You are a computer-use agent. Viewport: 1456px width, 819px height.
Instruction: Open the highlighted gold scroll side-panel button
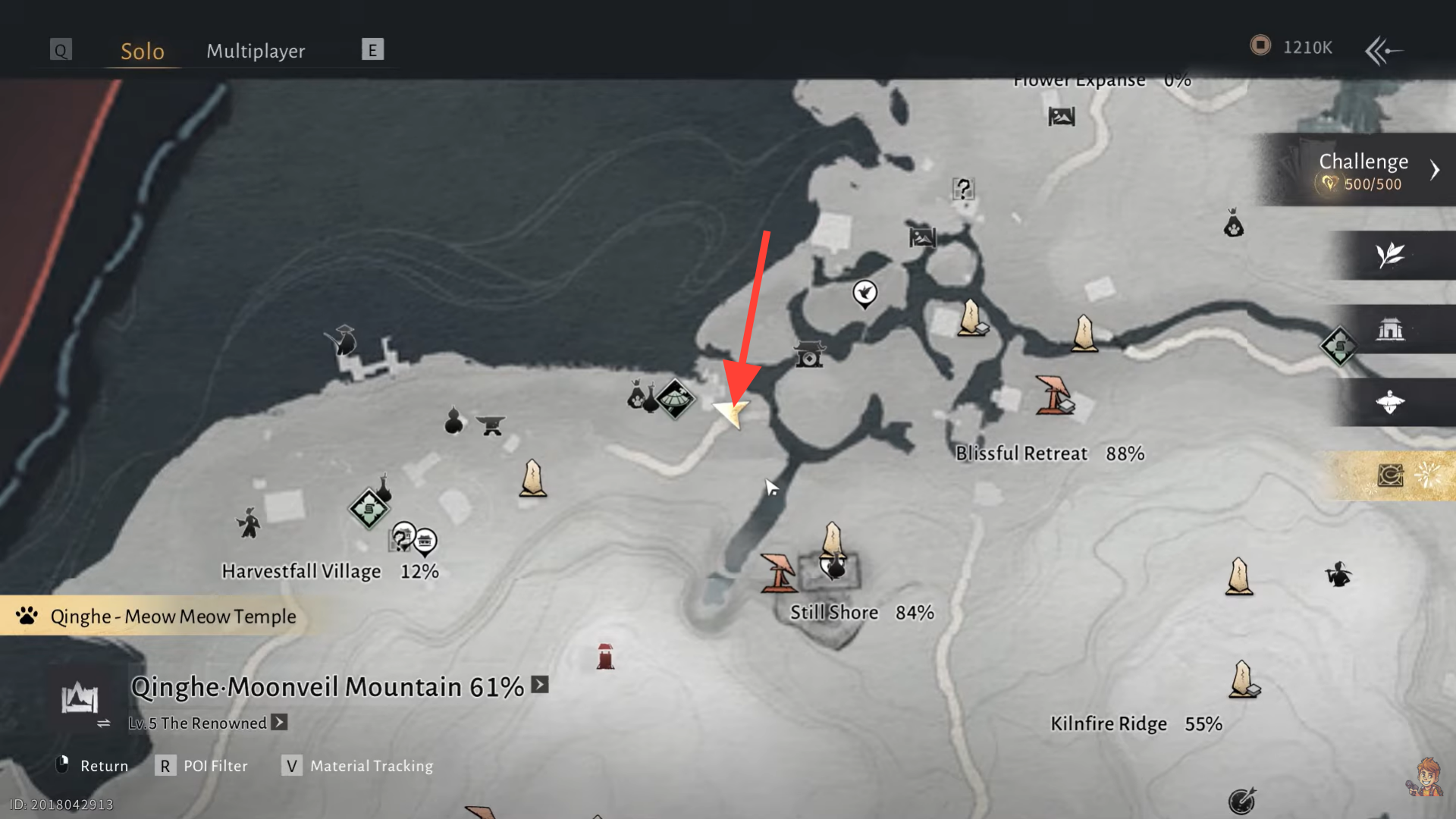pyautogui.click(x=1390, y=475)
